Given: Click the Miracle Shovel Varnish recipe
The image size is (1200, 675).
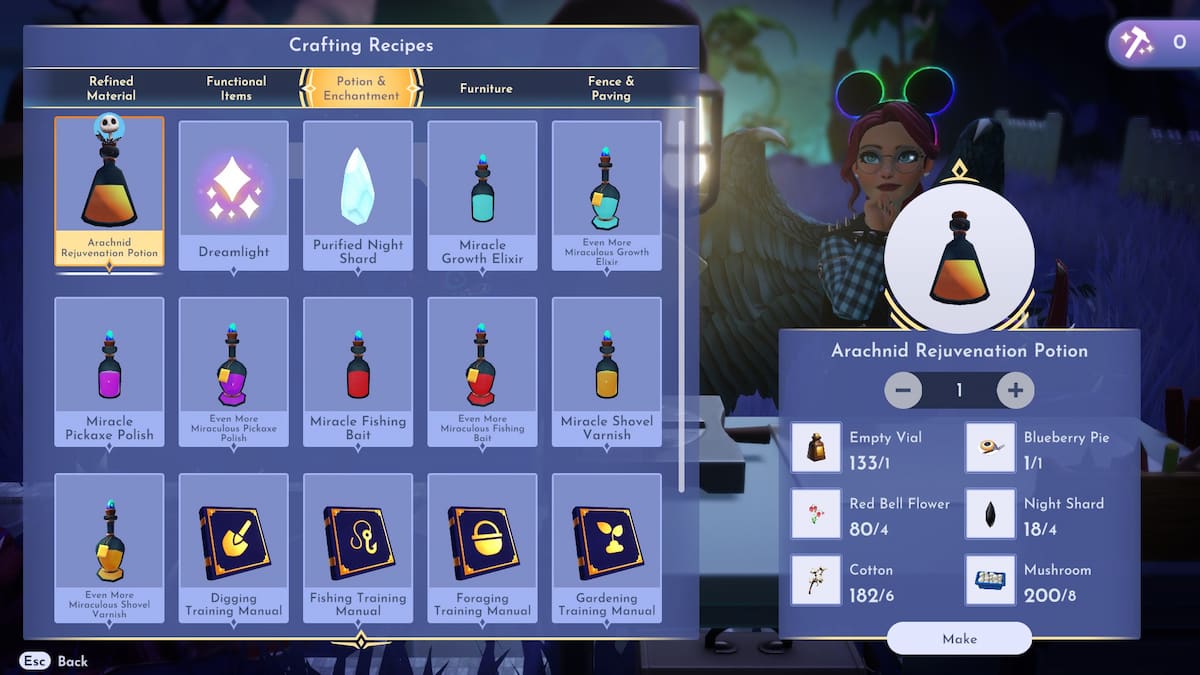Looking at the screenshot, I should [x=606, y=371].
